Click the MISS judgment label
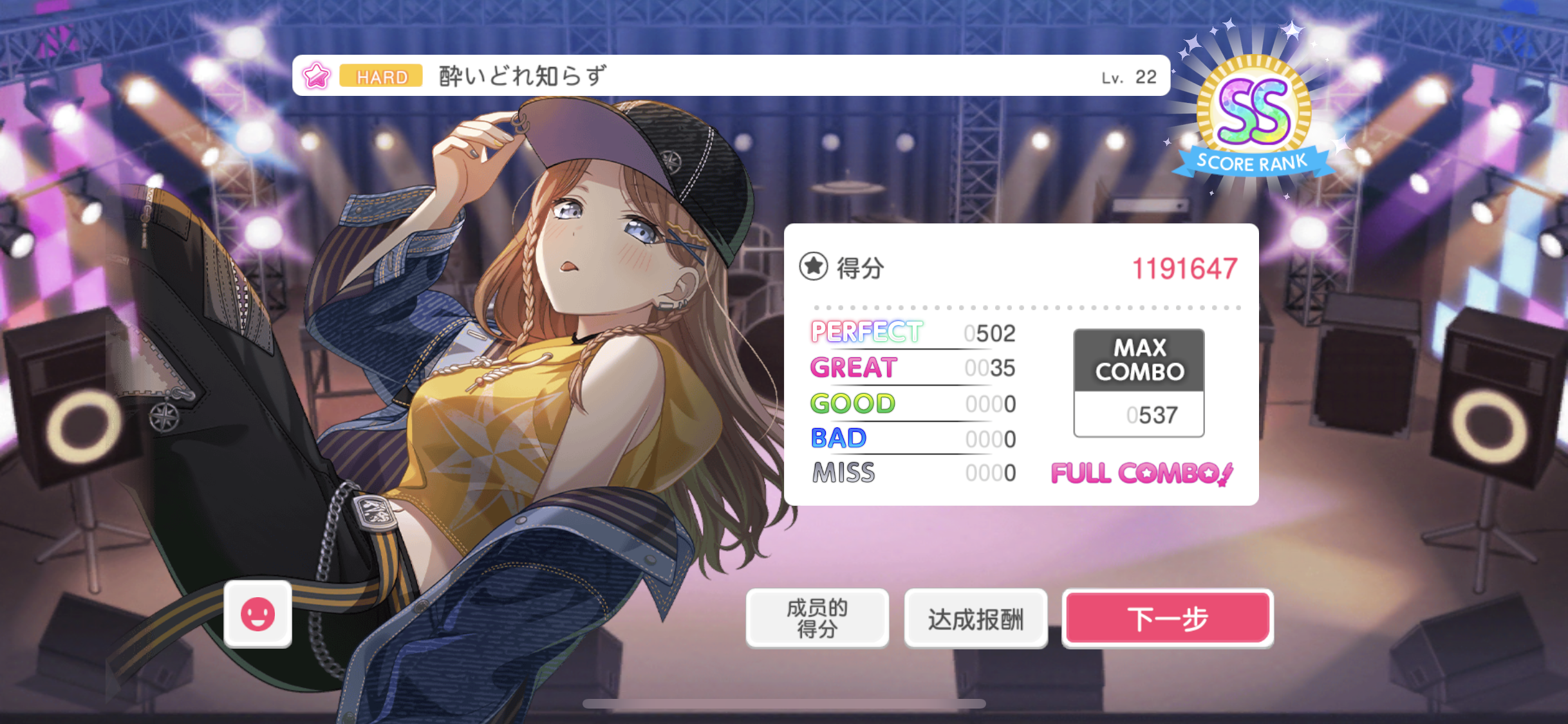 click(844, 473)
